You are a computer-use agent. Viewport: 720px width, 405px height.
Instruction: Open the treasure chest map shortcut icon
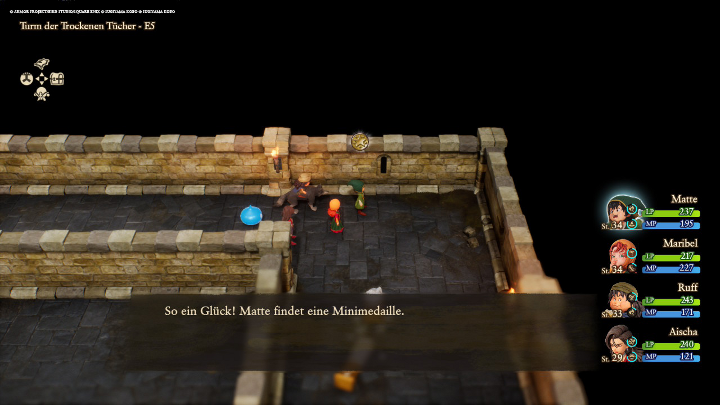[x=57, y=78]
